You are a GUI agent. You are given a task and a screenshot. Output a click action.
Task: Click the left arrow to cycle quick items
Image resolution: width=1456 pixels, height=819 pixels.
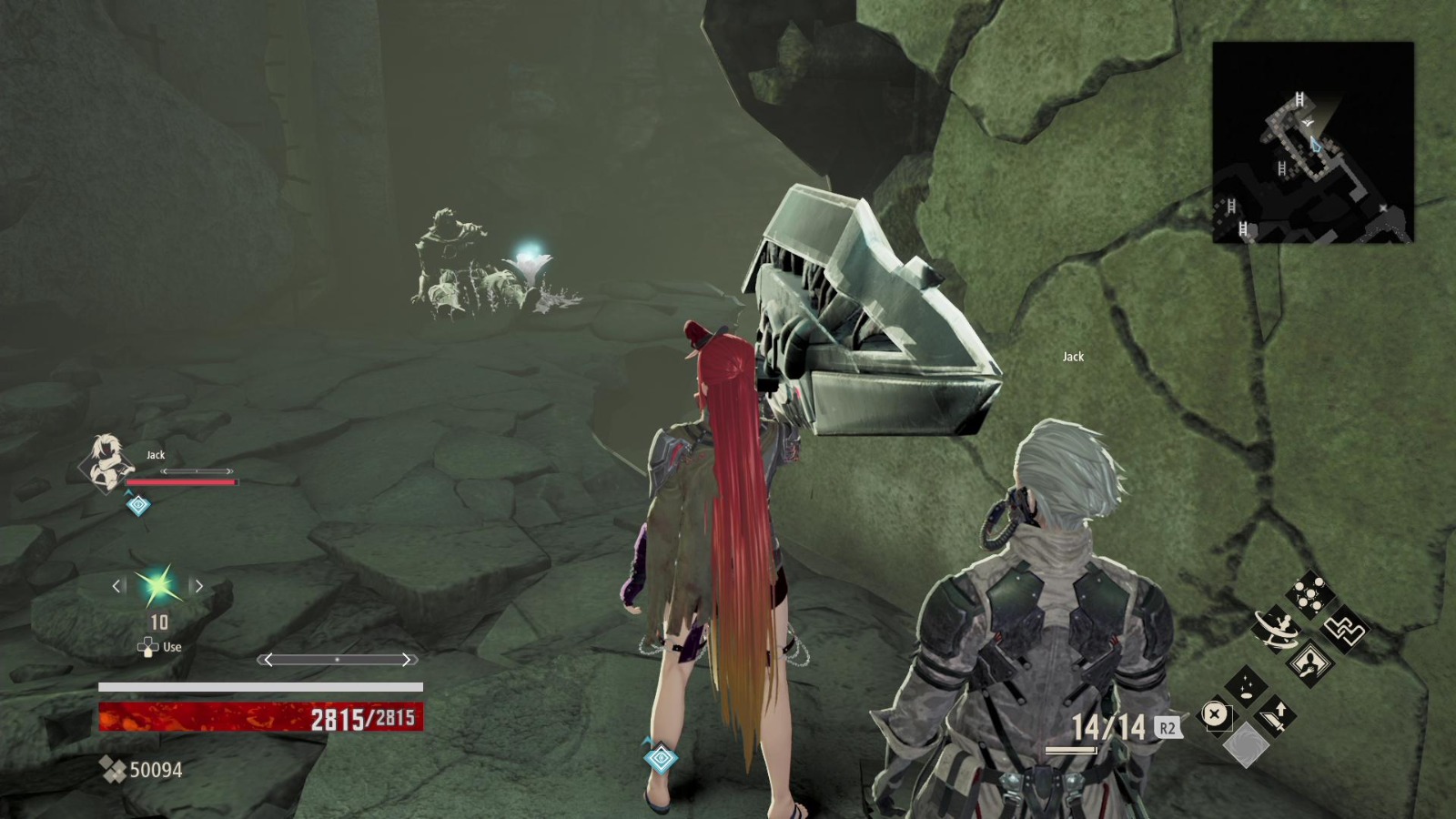[x=116, y=586]
